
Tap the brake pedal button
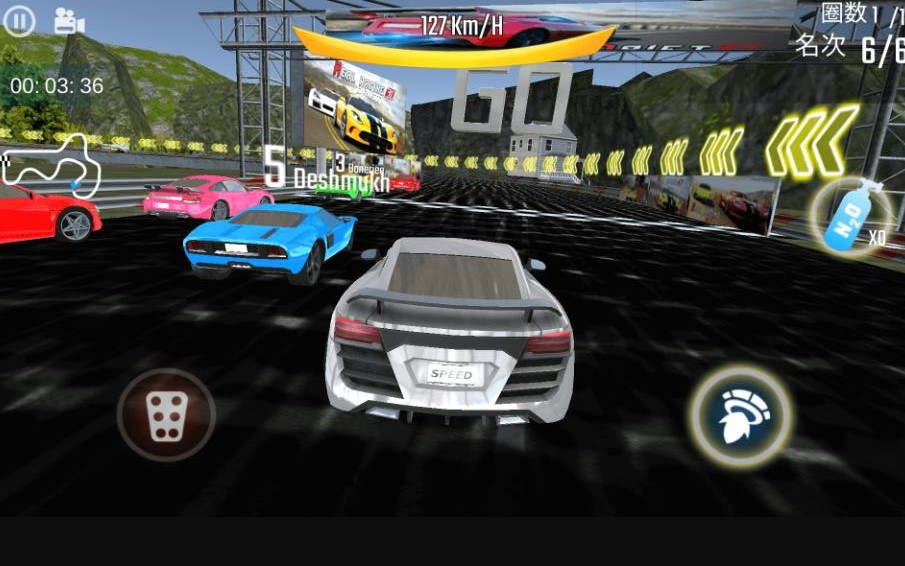166,414
